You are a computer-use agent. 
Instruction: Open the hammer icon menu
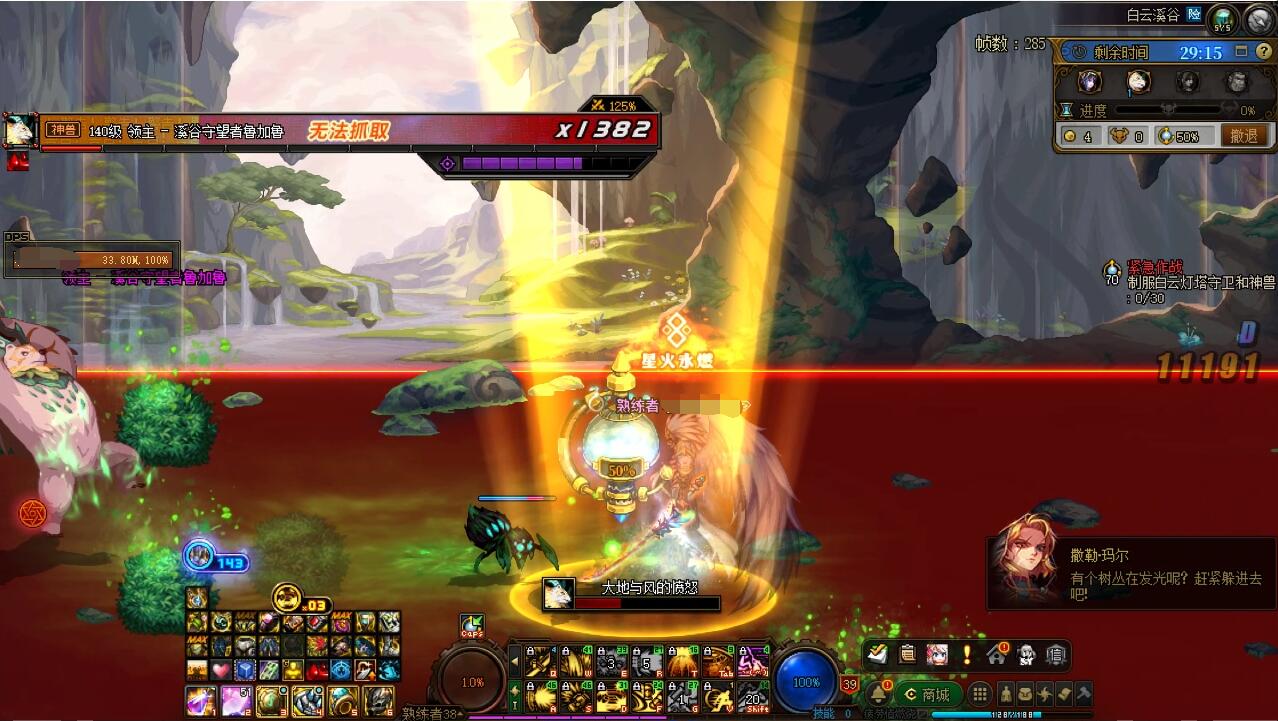pyautogui.click(x=1082, y=694)
